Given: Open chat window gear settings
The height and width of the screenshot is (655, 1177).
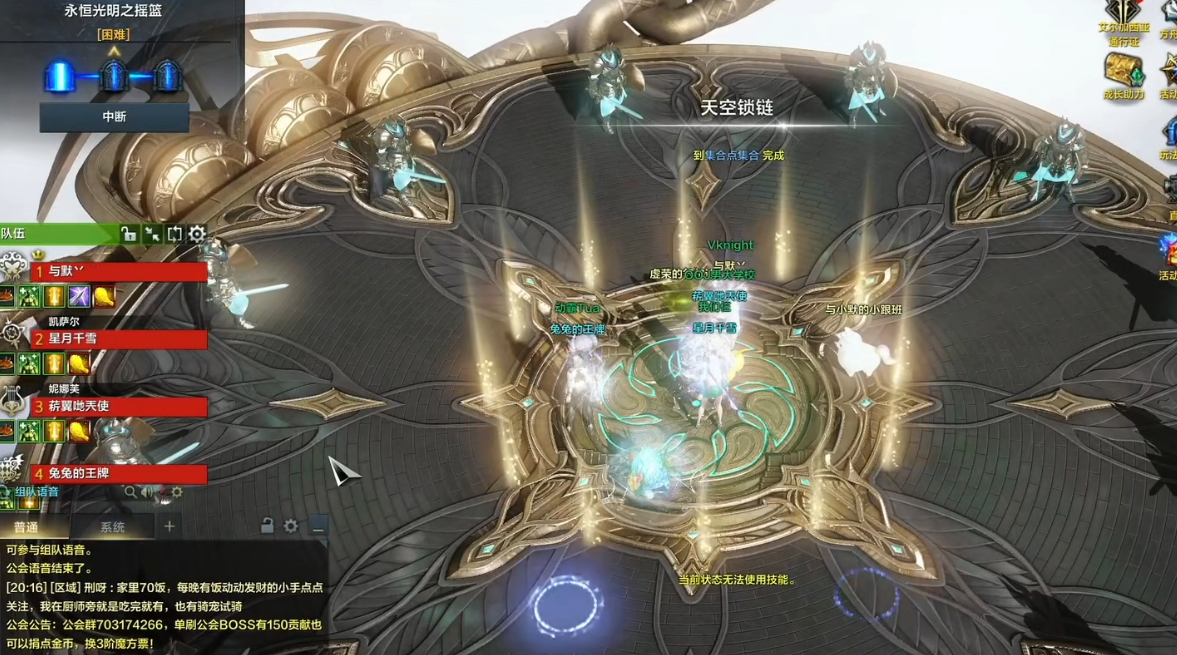Looking at the screenshot, I should 291,526.
